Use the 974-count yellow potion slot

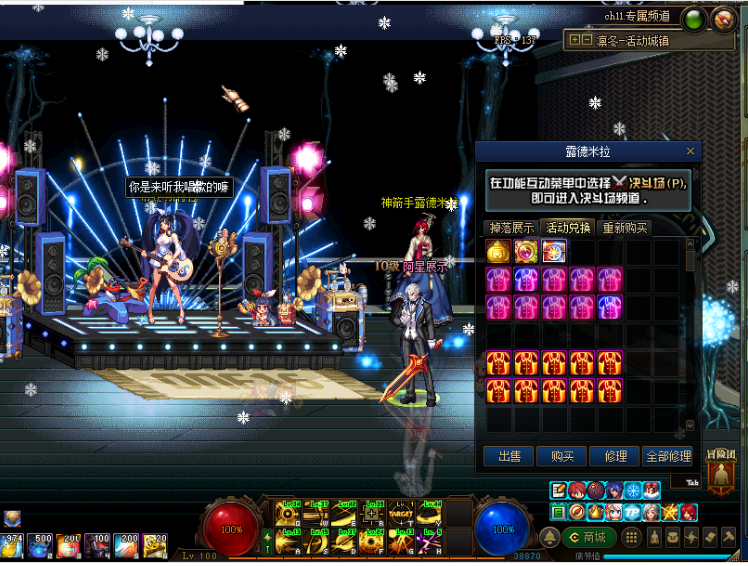point(13,545)
